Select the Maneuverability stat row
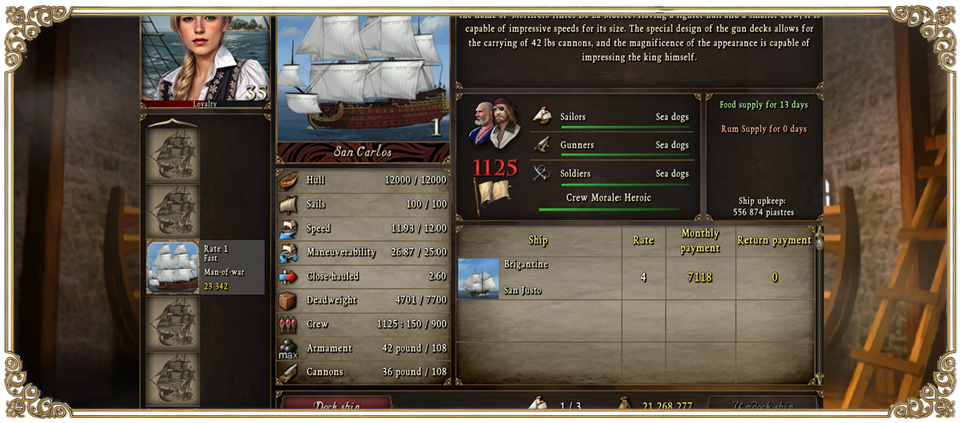This screenshot has height=423, width=960. pos(363,252)
